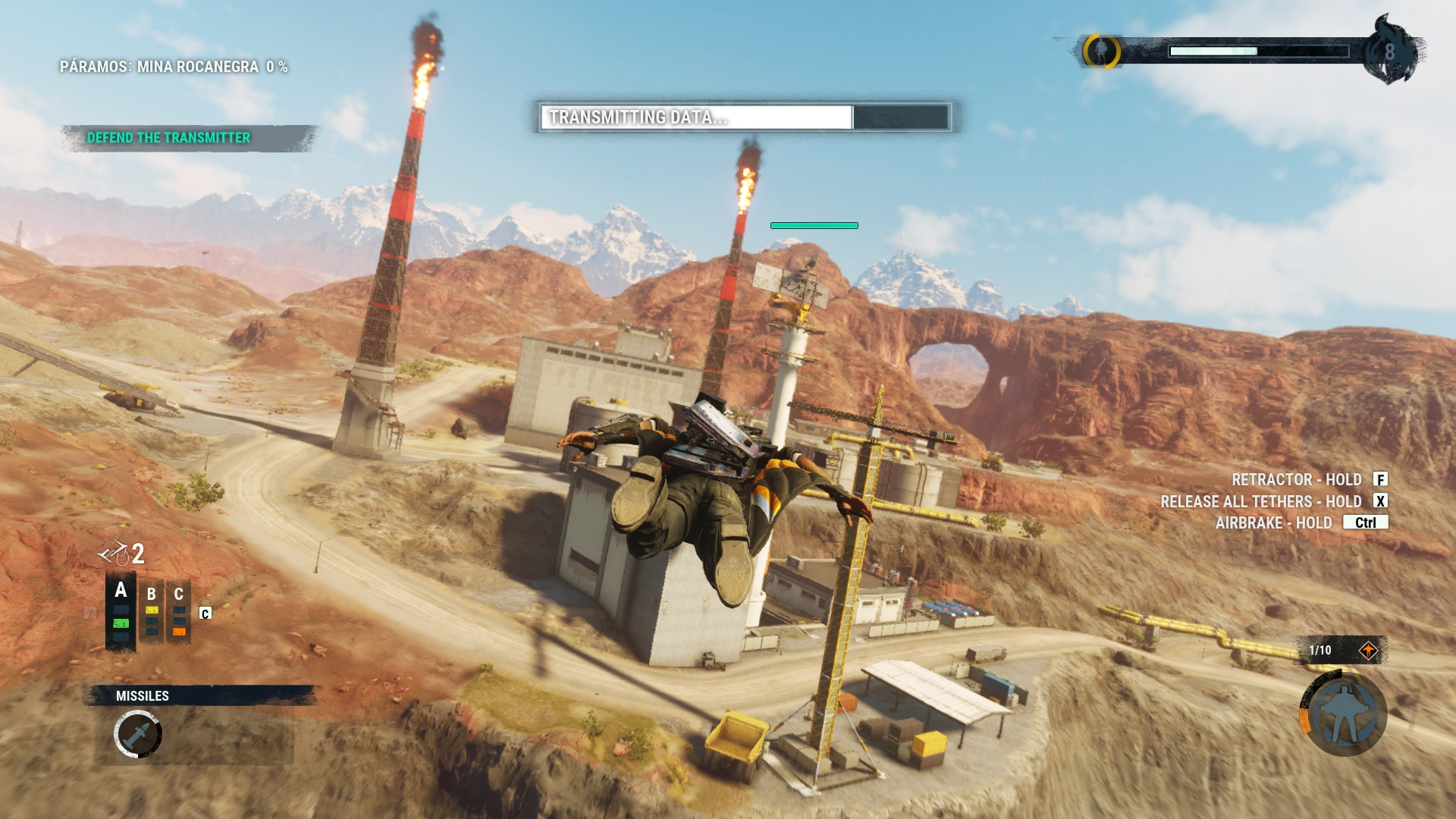Select the Missiles weapon icon
The width and height of the screenshot is (1456, 819).
137,734
